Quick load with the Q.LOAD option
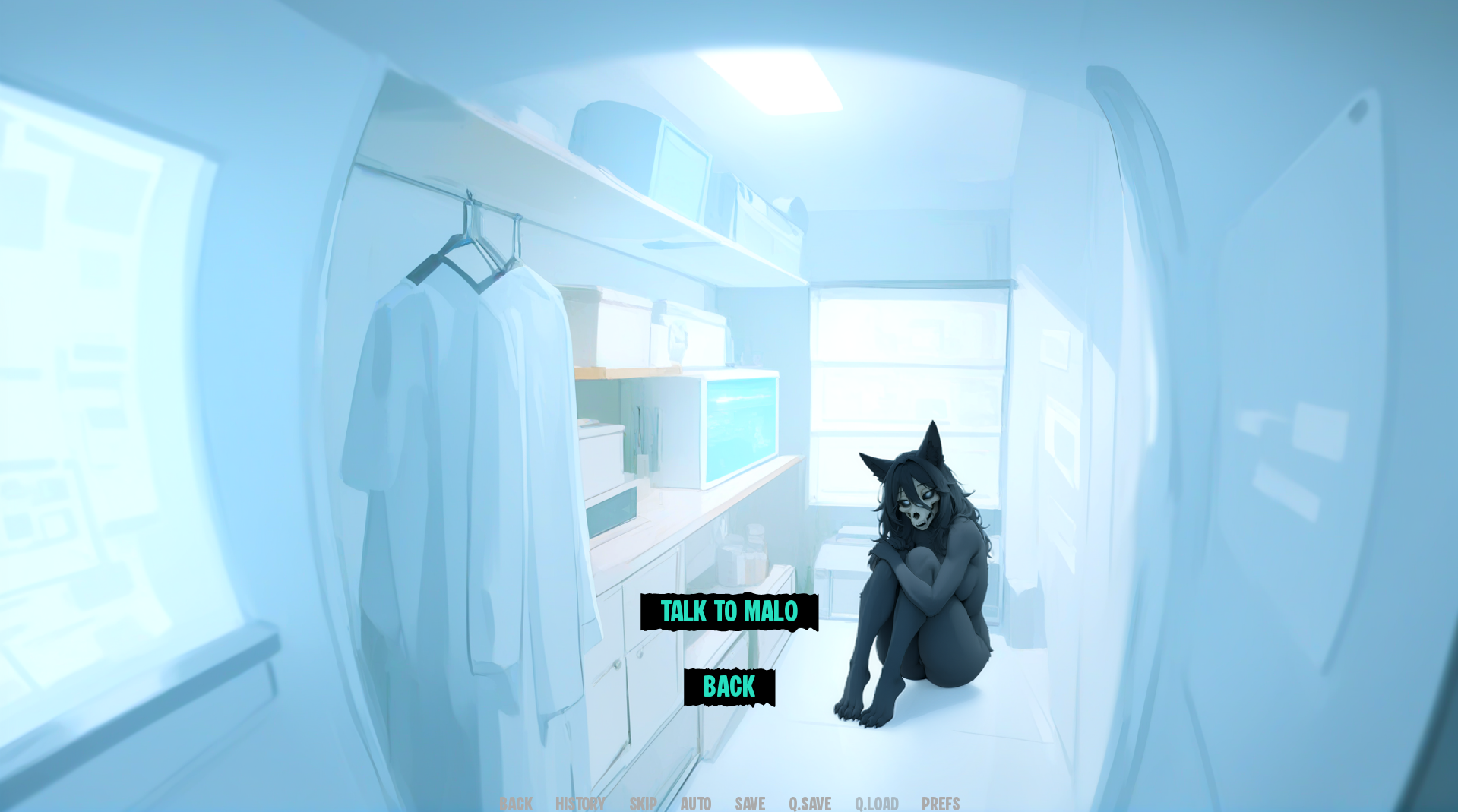This screenshot has width=1458, height=812. pos(877,804)
